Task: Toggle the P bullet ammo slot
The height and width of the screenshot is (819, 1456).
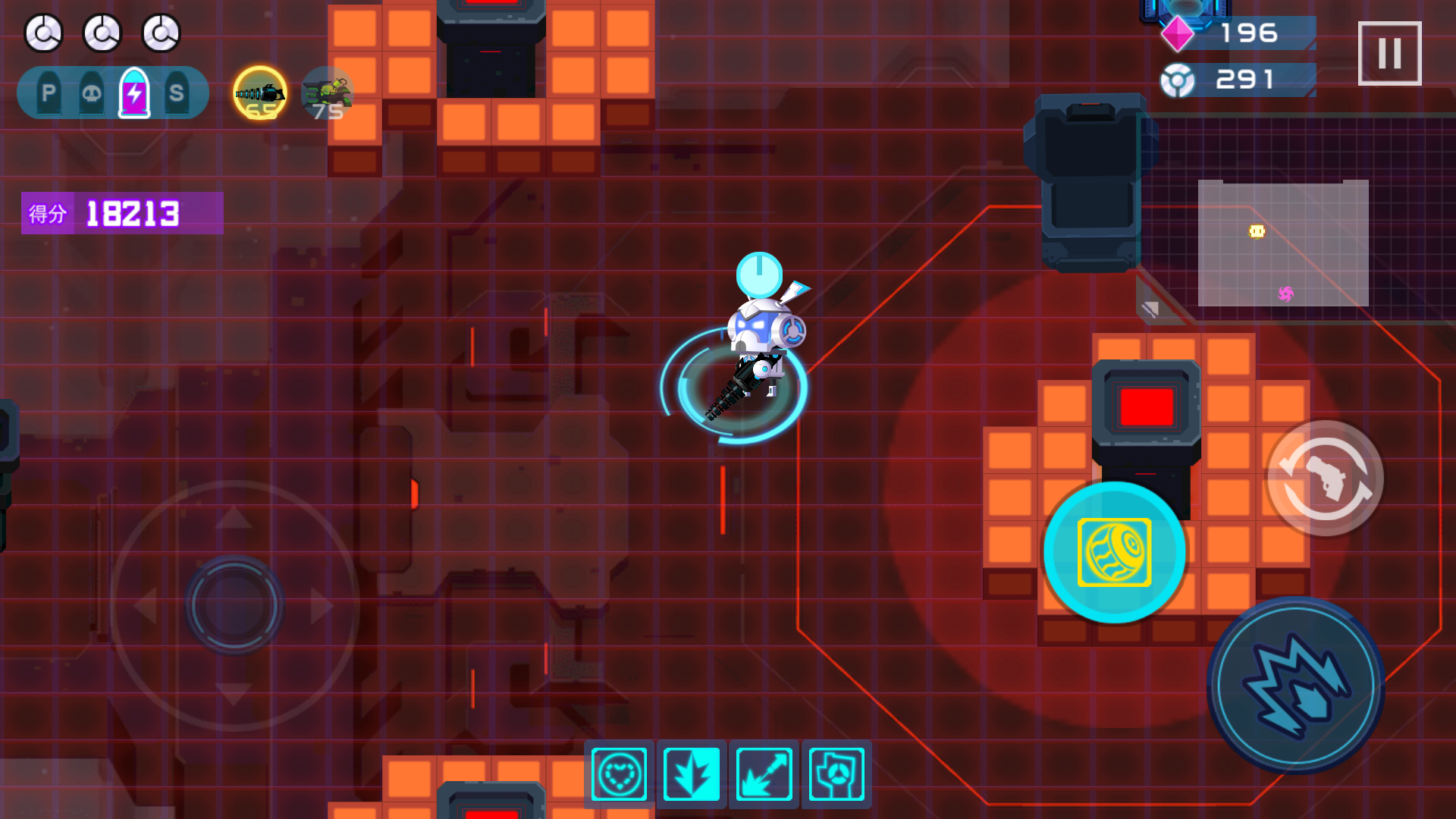Action: point(47,93)
